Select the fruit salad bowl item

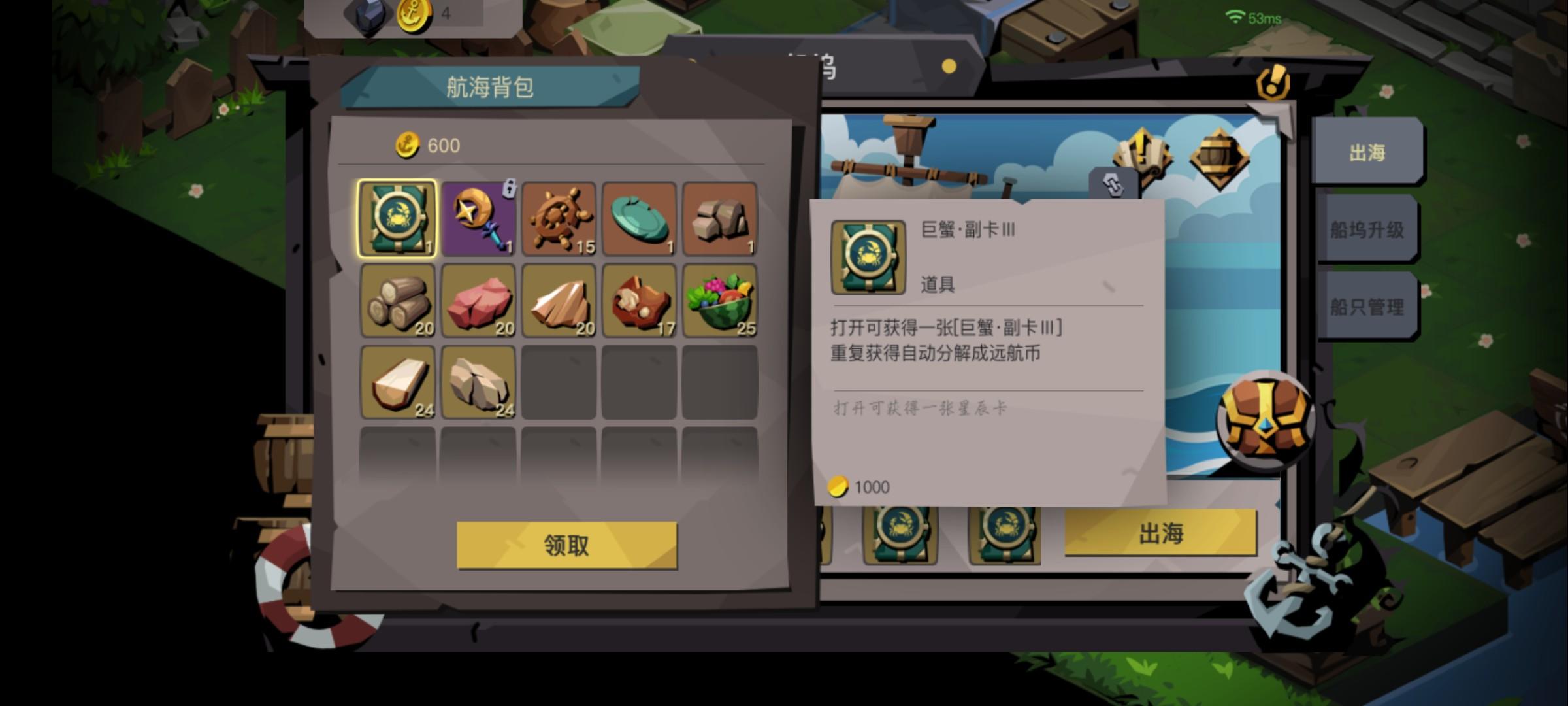[721, 300]
